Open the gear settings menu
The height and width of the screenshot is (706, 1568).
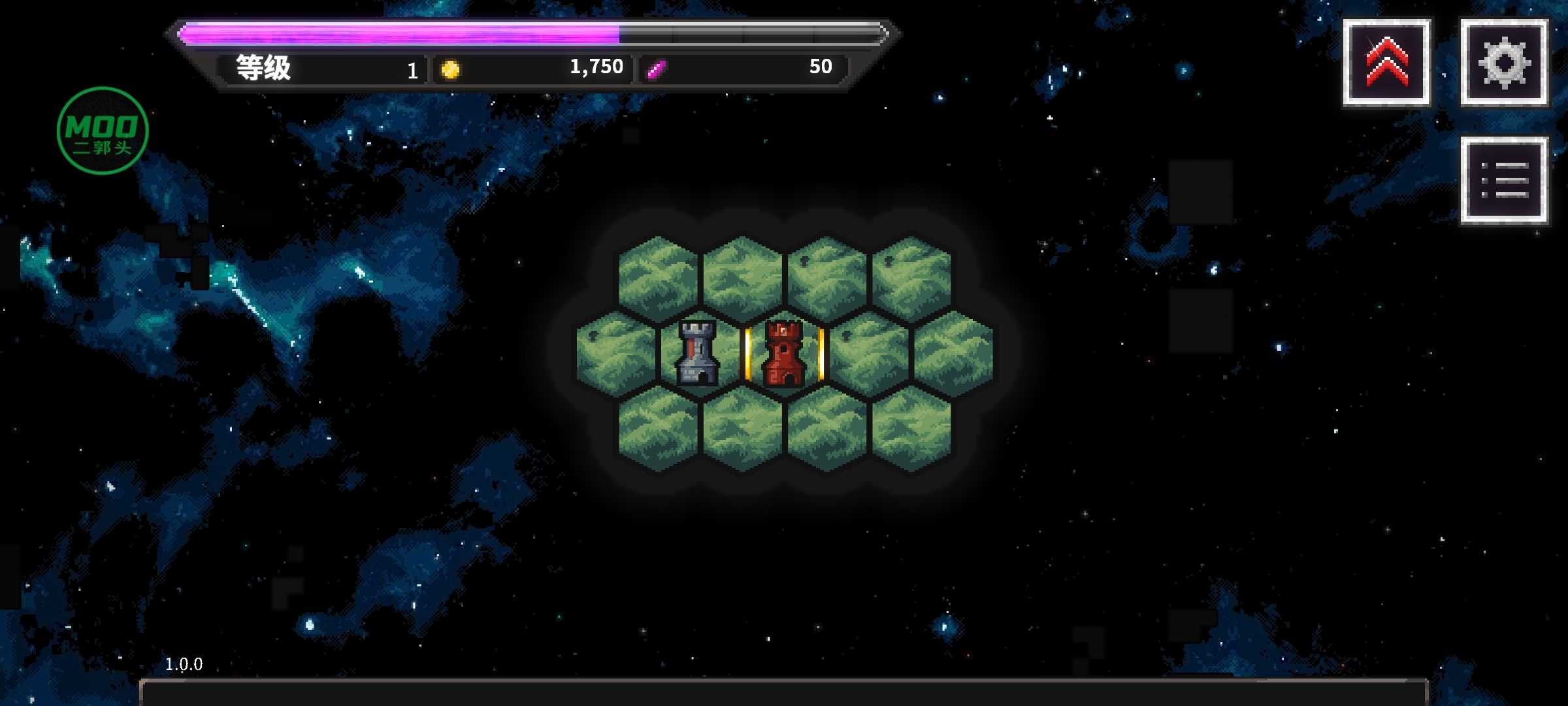1504,63
